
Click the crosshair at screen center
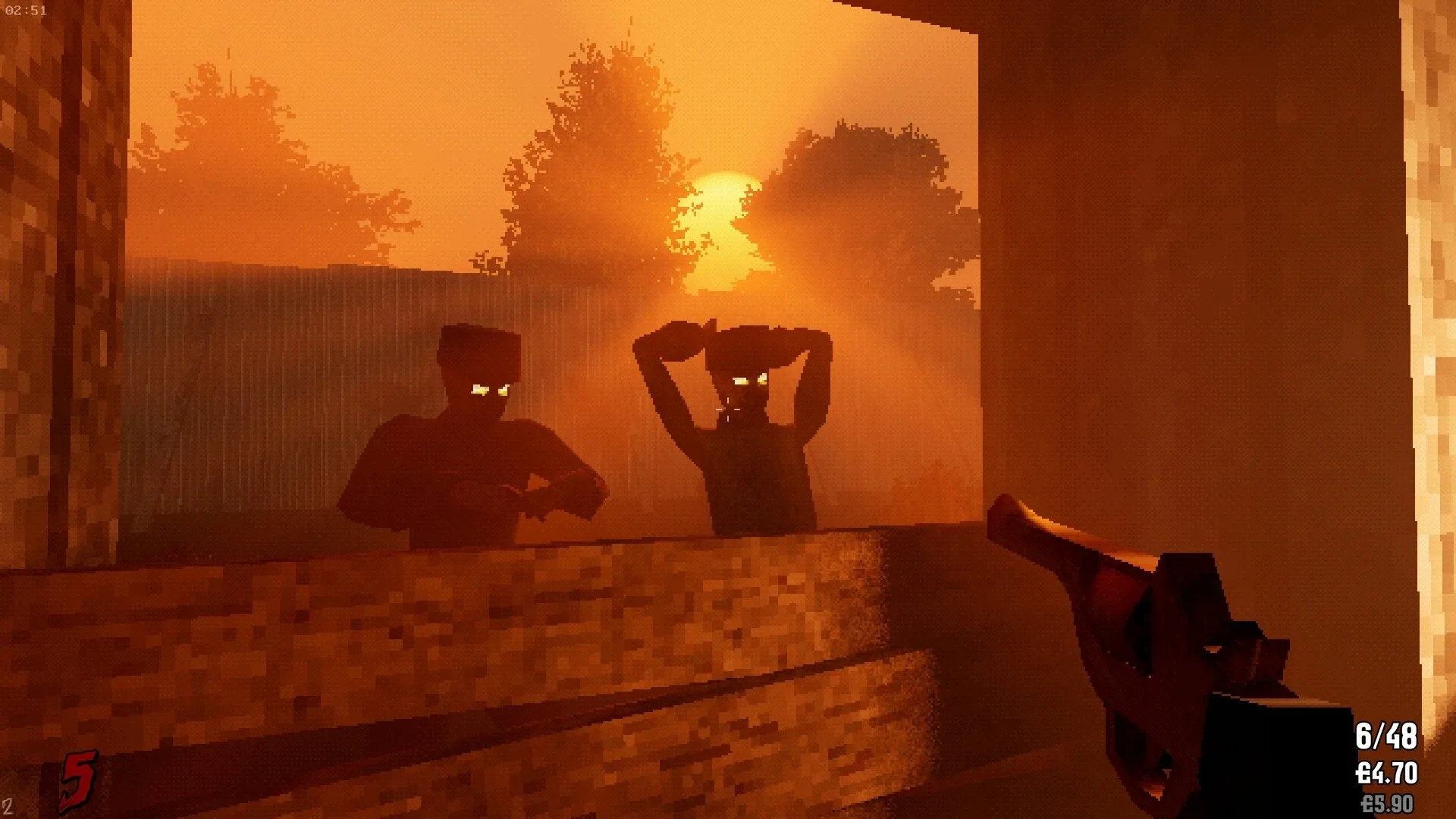click(728, 409)
